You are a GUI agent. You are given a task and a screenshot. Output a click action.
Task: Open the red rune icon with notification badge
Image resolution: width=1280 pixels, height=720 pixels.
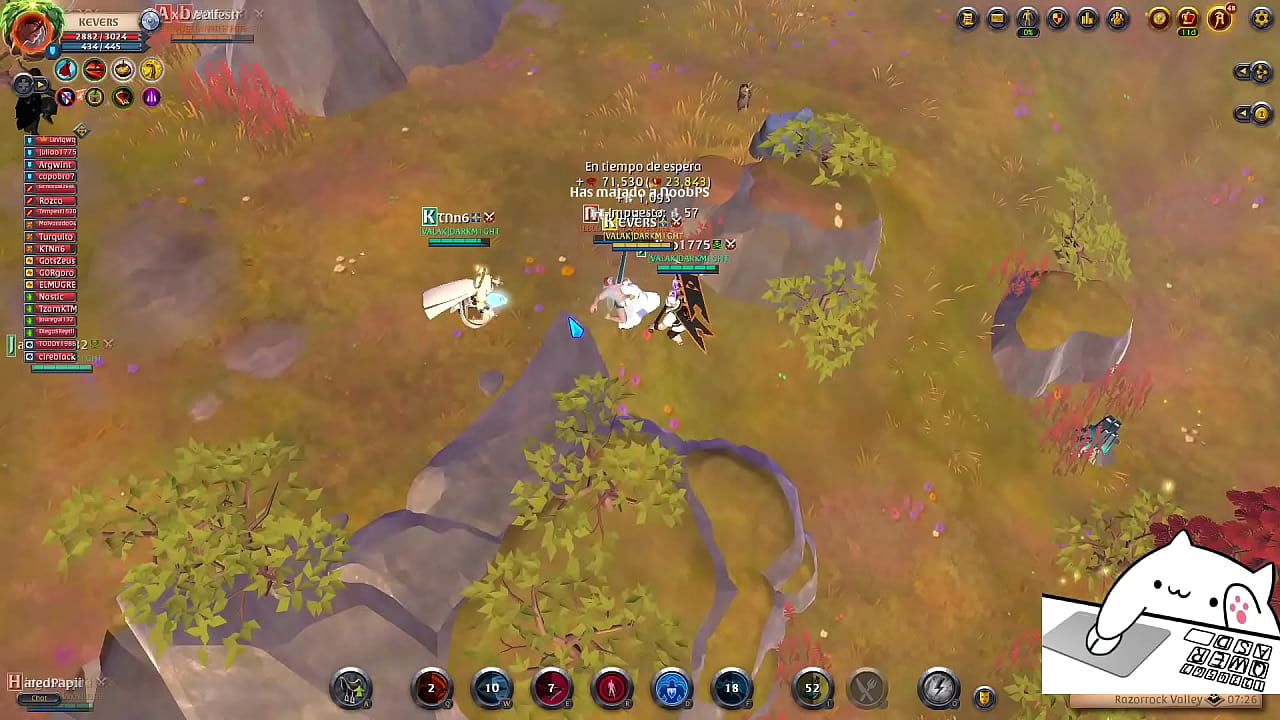[1220, 18]
